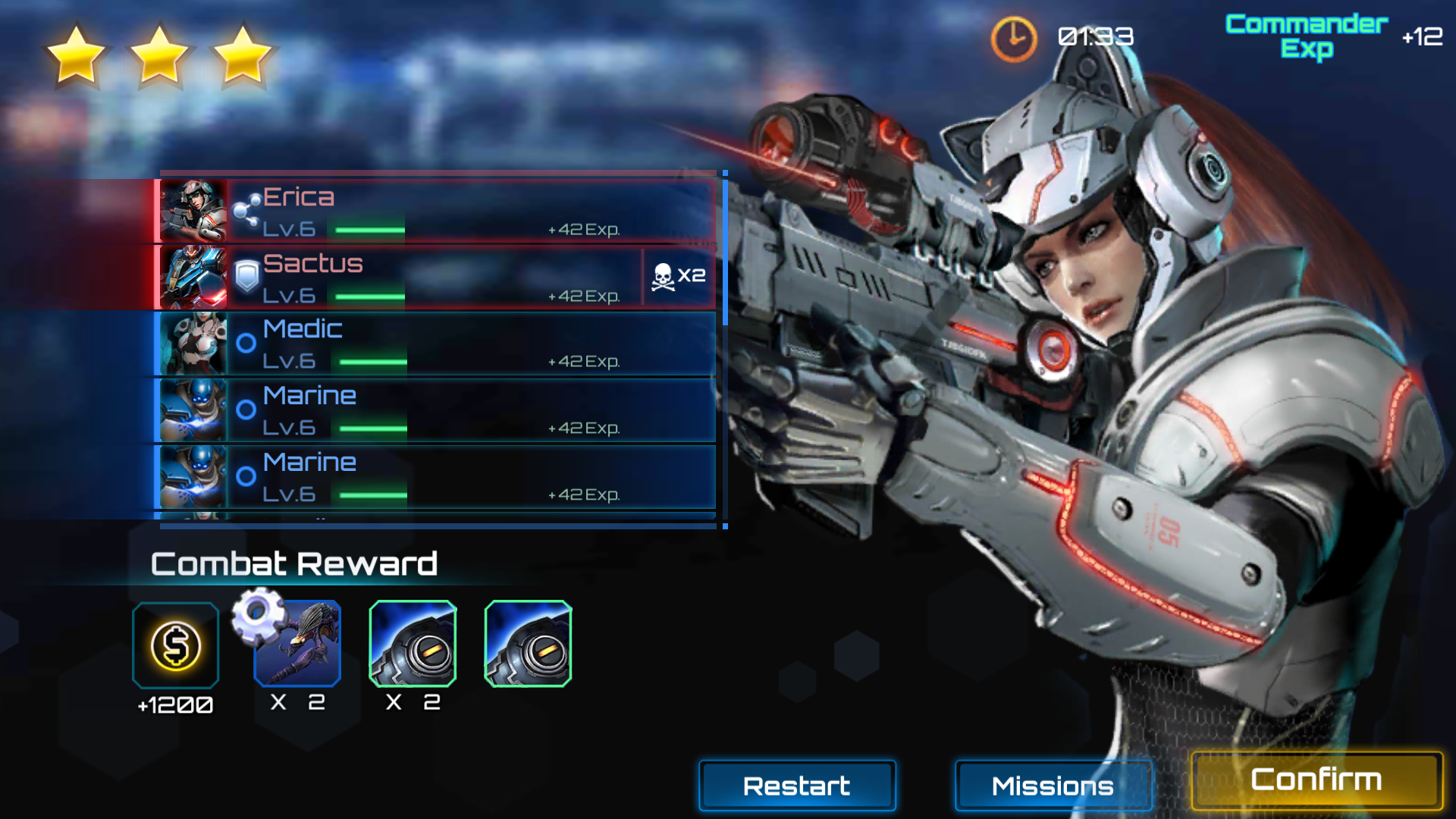Restart the mission
Screen dimensions: 1456x819
point(796,786)
